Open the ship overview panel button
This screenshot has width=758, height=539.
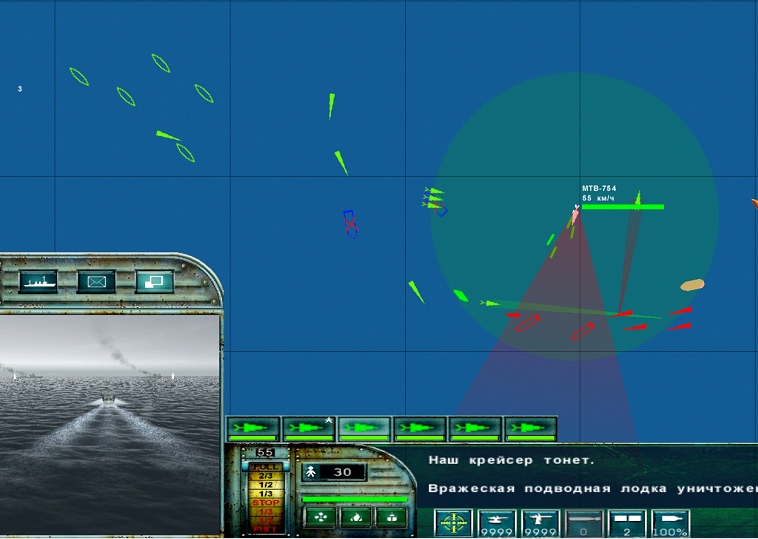pyautogui.click(x=38, y=282)
